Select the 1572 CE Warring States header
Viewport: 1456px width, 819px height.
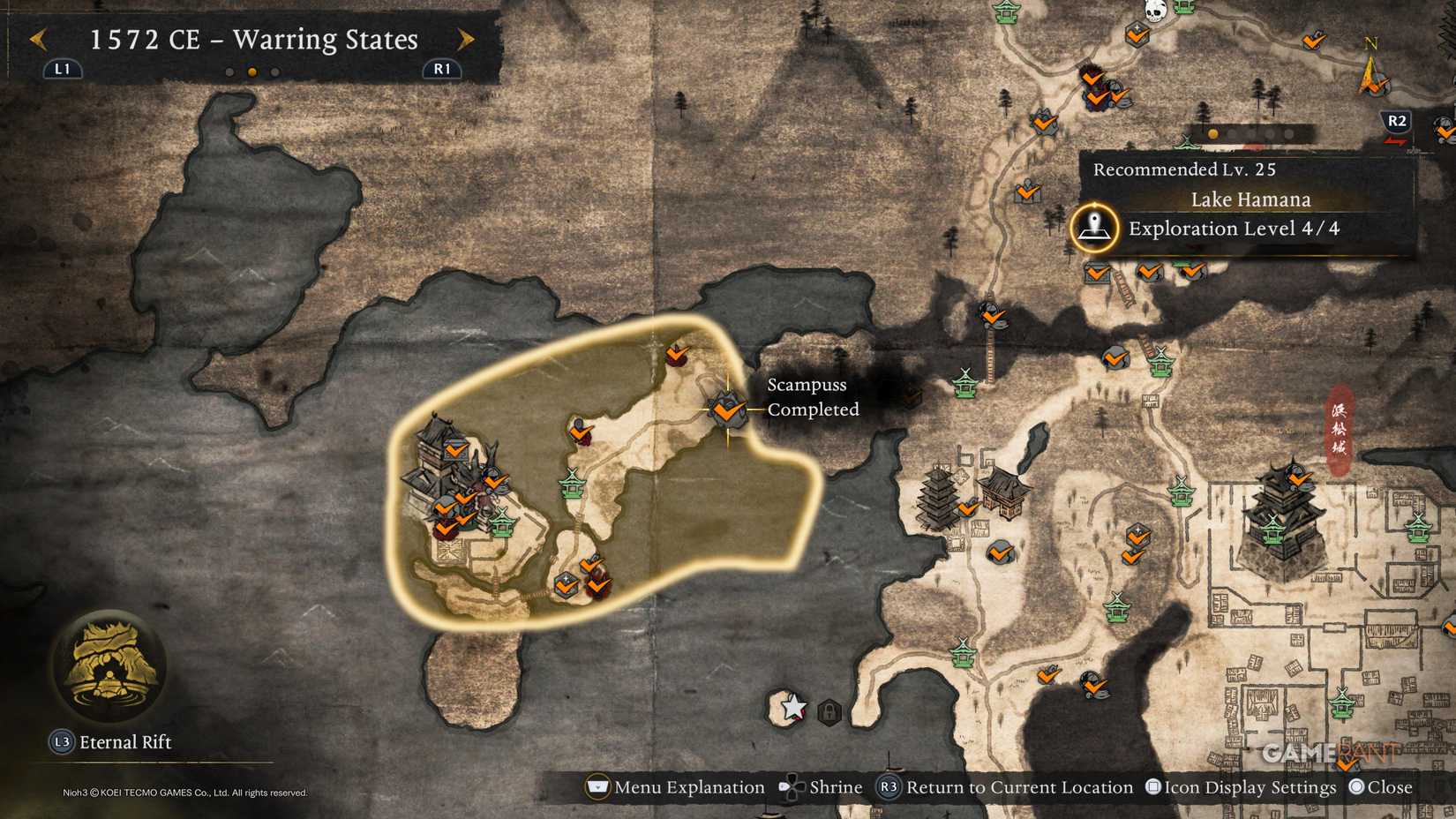(x=252, y=40)
